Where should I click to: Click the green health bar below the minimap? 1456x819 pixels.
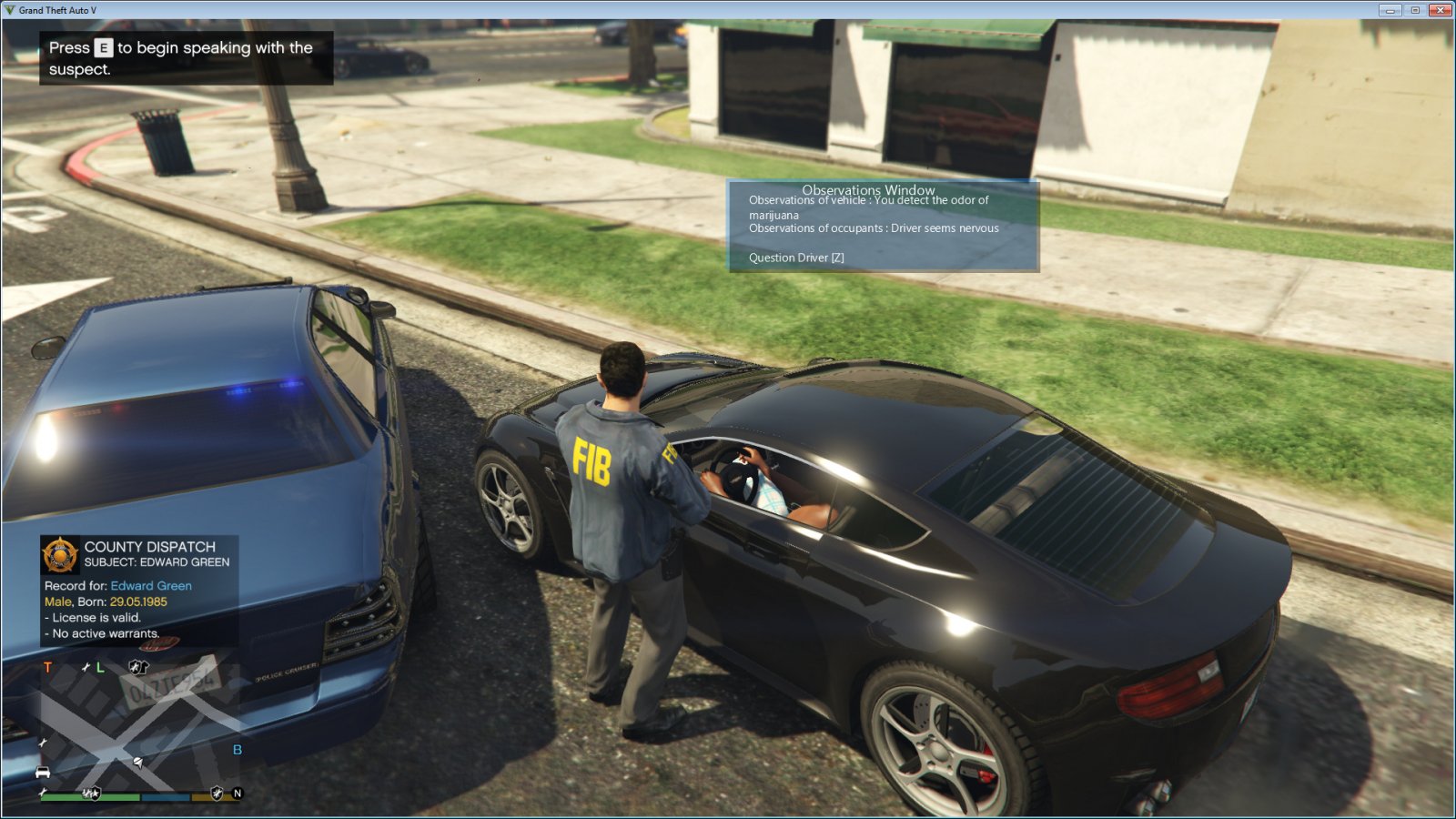pyautogui.click(x=91, y=797)
